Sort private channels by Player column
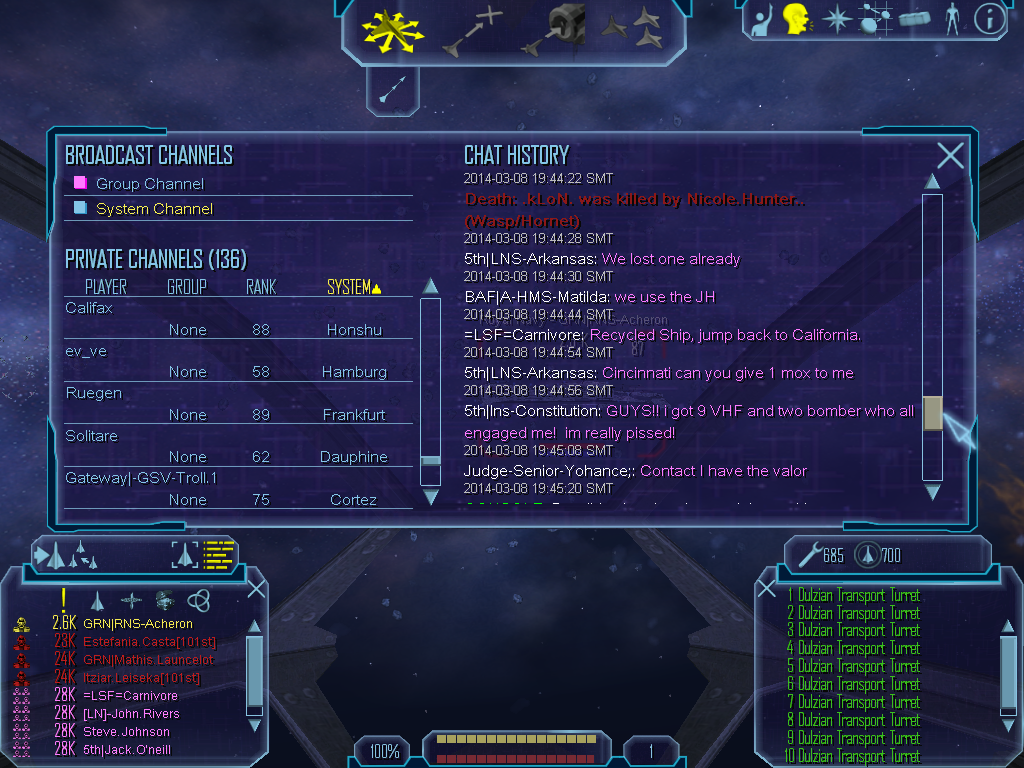1024x768 pixels. pyautogui.click(x=106, y=287)
